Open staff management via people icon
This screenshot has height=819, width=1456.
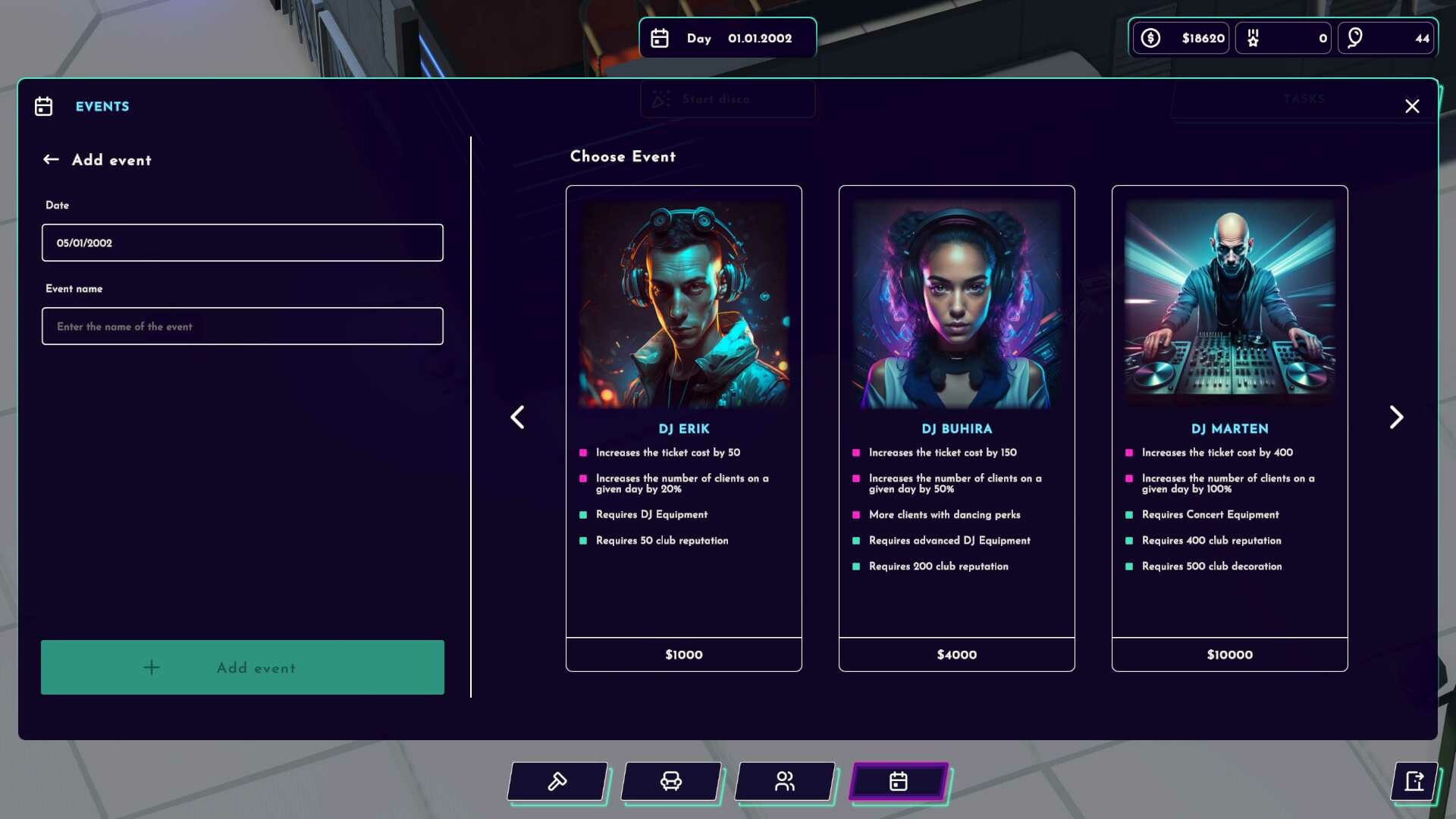point(784,782)
